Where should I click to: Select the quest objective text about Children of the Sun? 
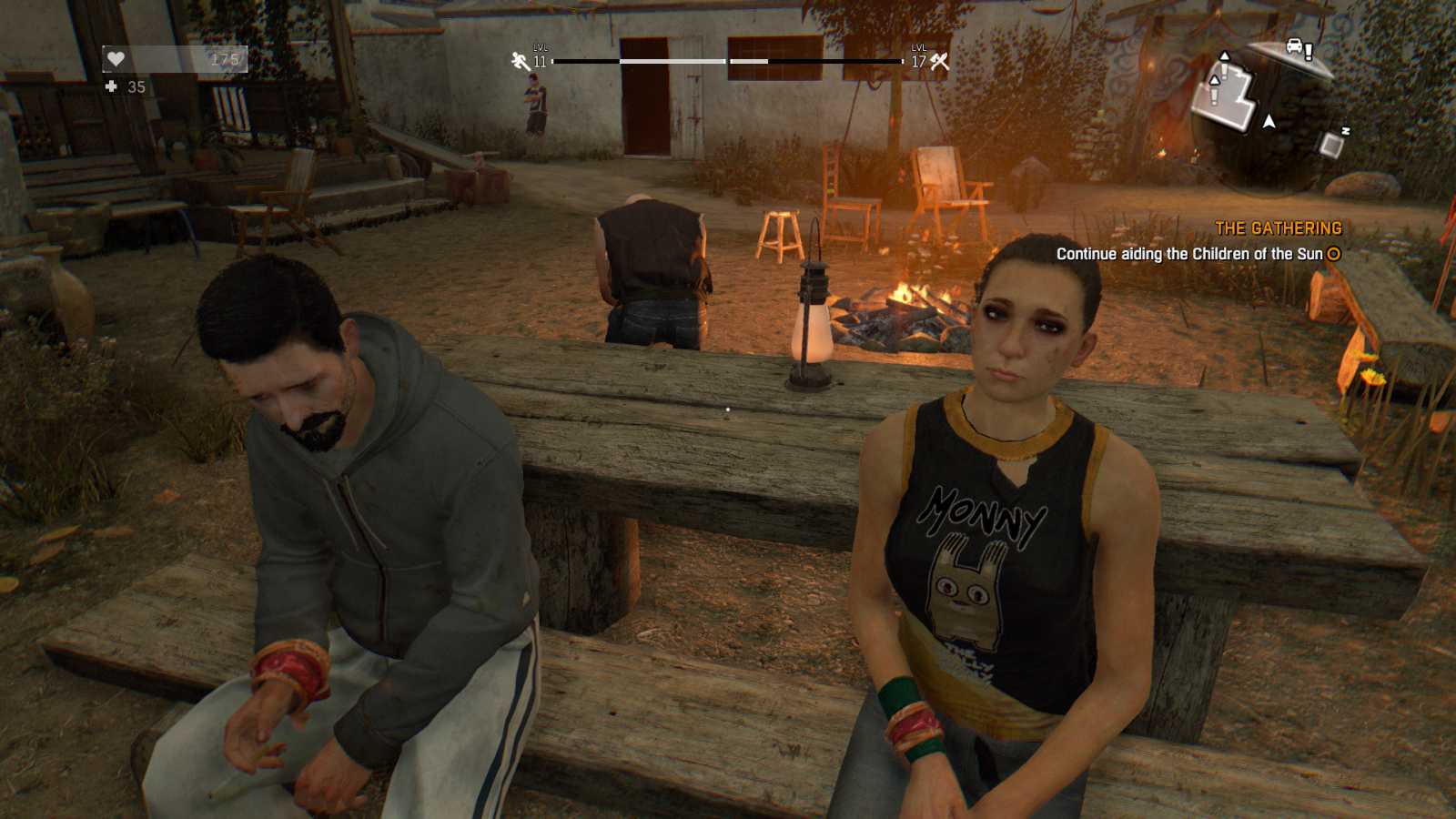[1188, 256]
